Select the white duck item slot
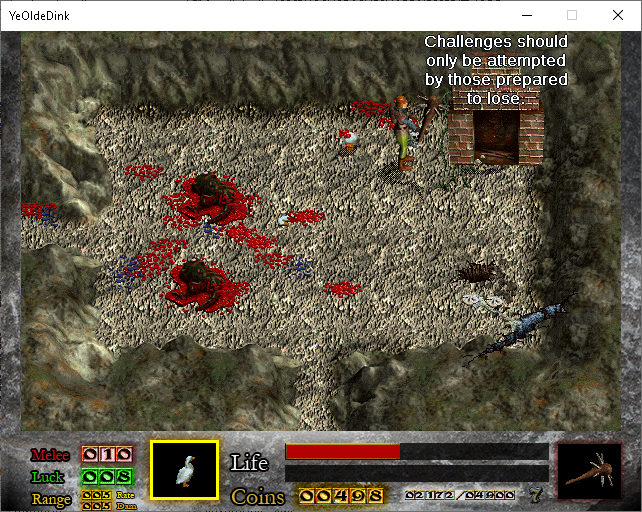 click(184, 469)
